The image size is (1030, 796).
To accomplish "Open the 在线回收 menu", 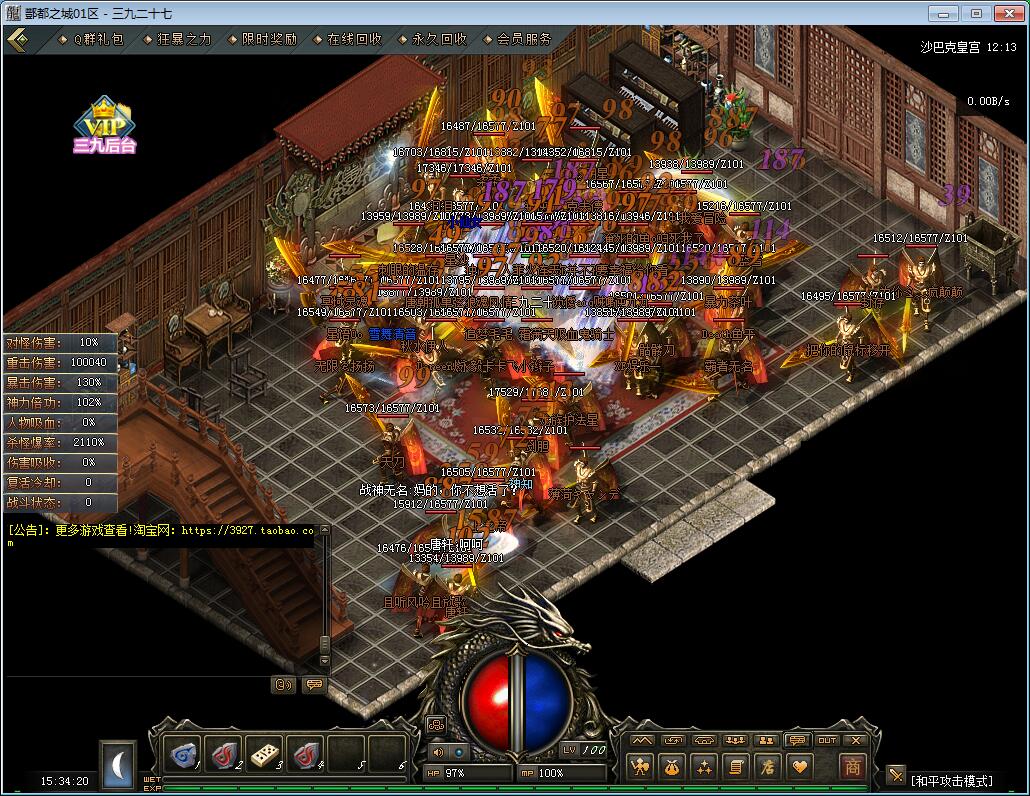I will point(354,39).
